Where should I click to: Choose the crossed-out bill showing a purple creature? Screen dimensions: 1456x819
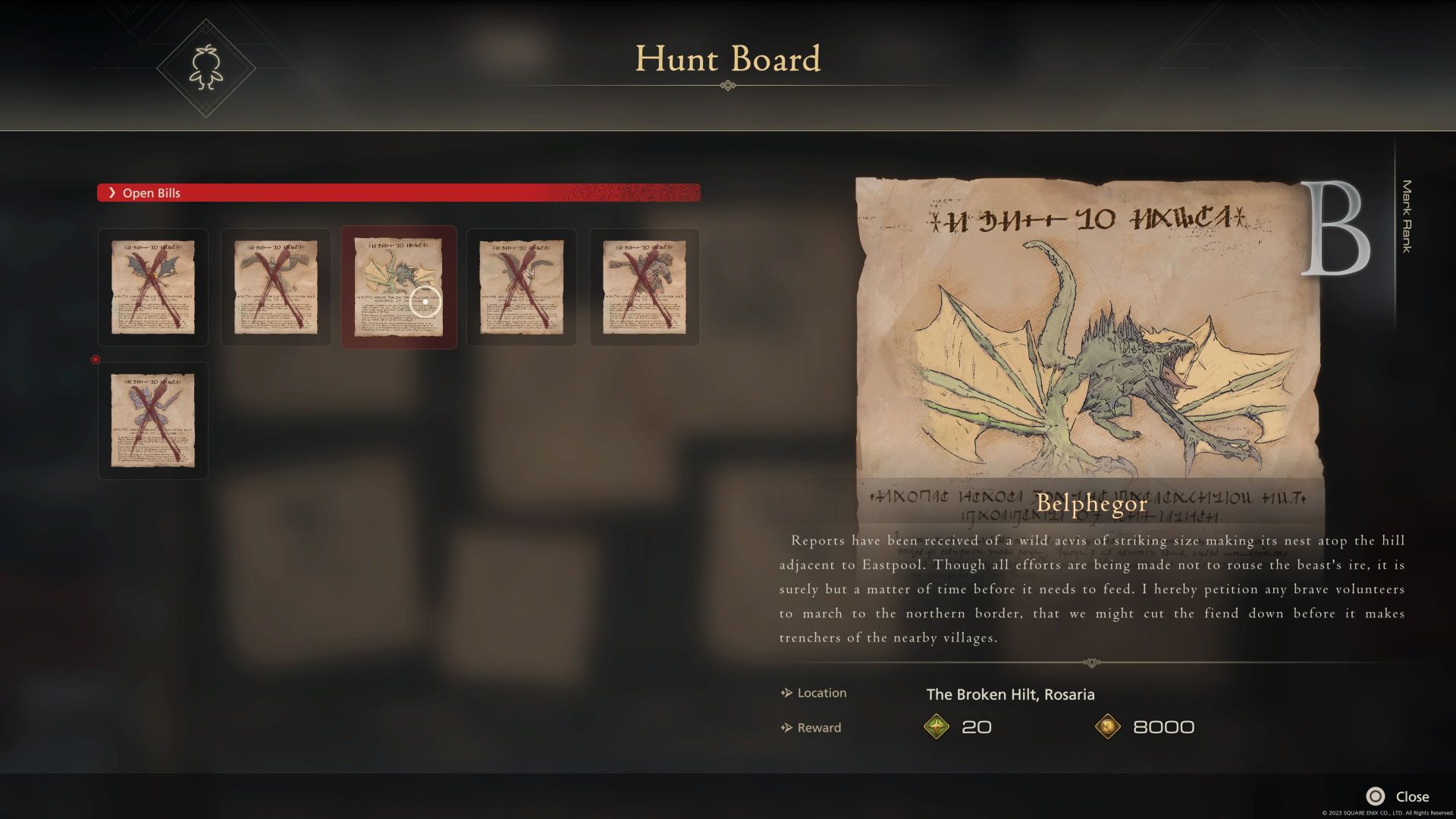tap(153, 420)
